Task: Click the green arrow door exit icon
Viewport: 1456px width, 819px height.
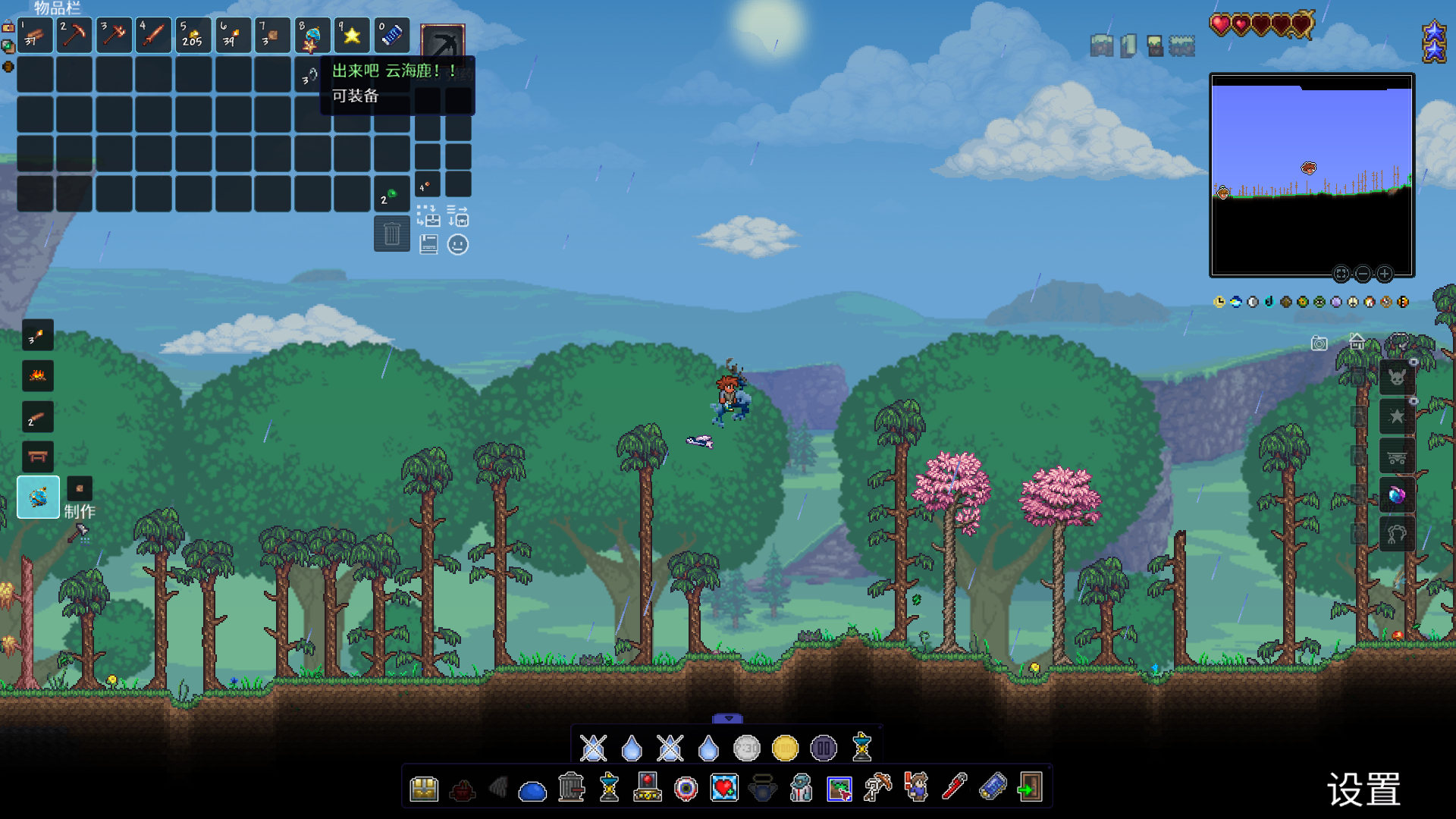Action: pos(1030,788)
